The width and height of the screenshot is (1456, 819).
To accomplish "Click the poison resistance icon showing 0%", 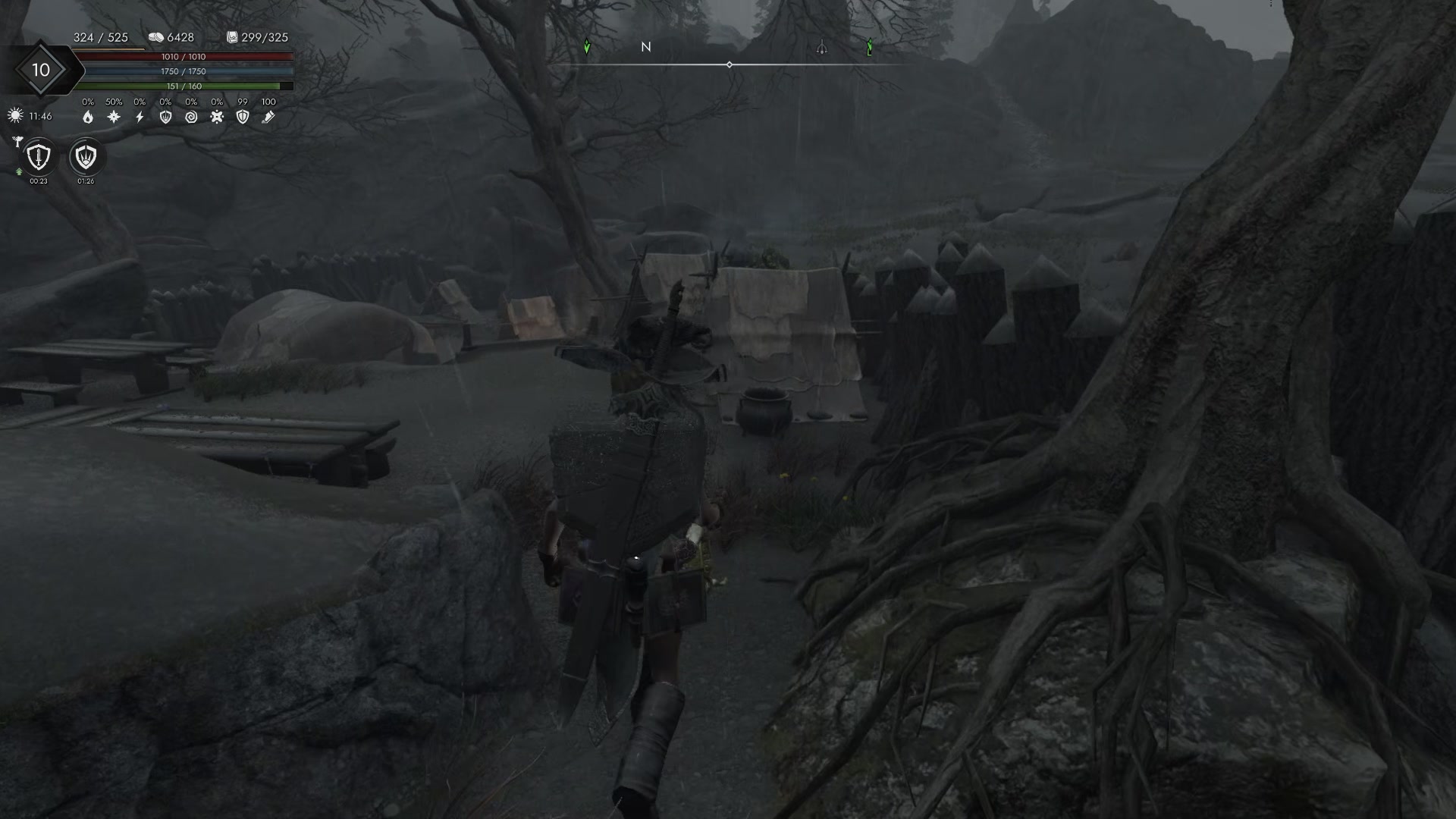I will click(217, 117).
